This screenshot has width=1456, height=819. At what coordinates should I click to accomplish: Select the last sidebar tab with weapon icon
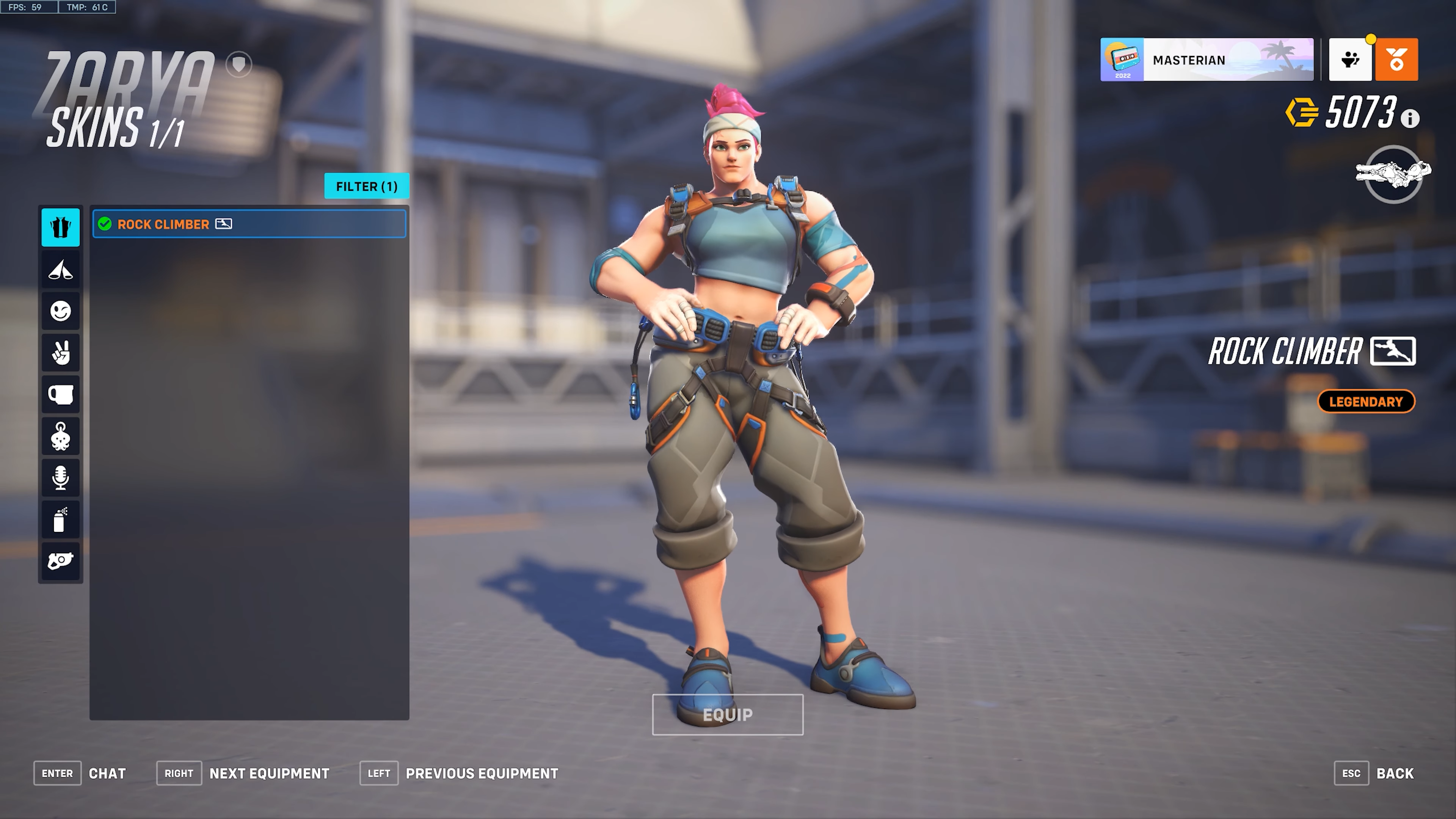61,561
